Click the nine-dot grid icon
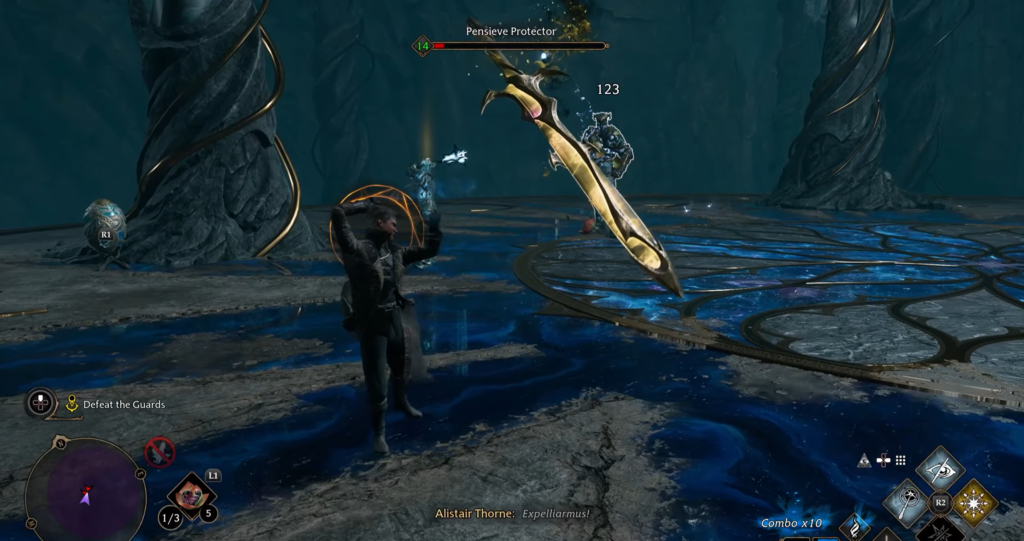1024x541 pixels. coord(900,460)
